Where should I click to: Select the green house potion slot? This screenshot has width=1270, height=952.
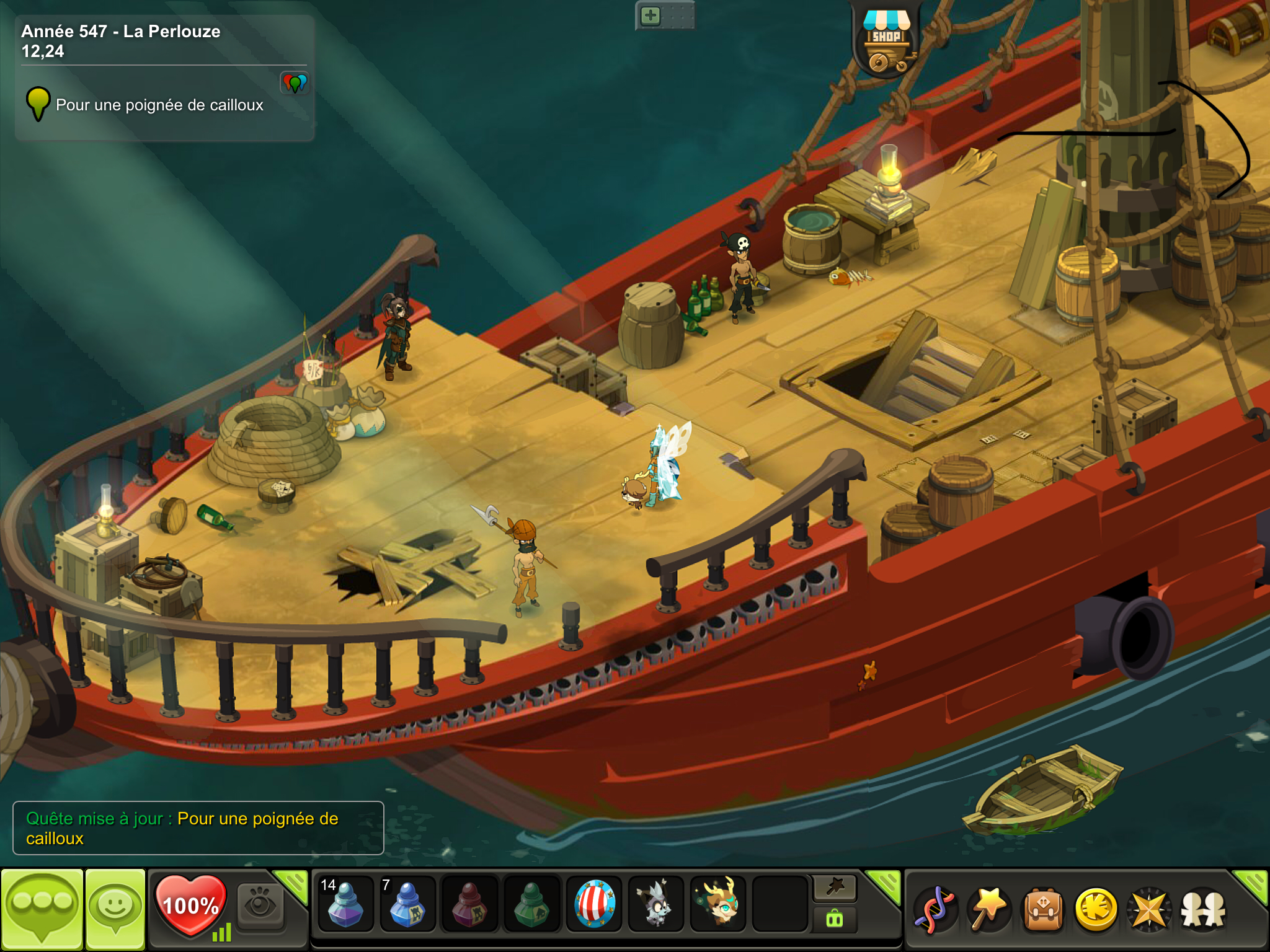tap(531, 905)
